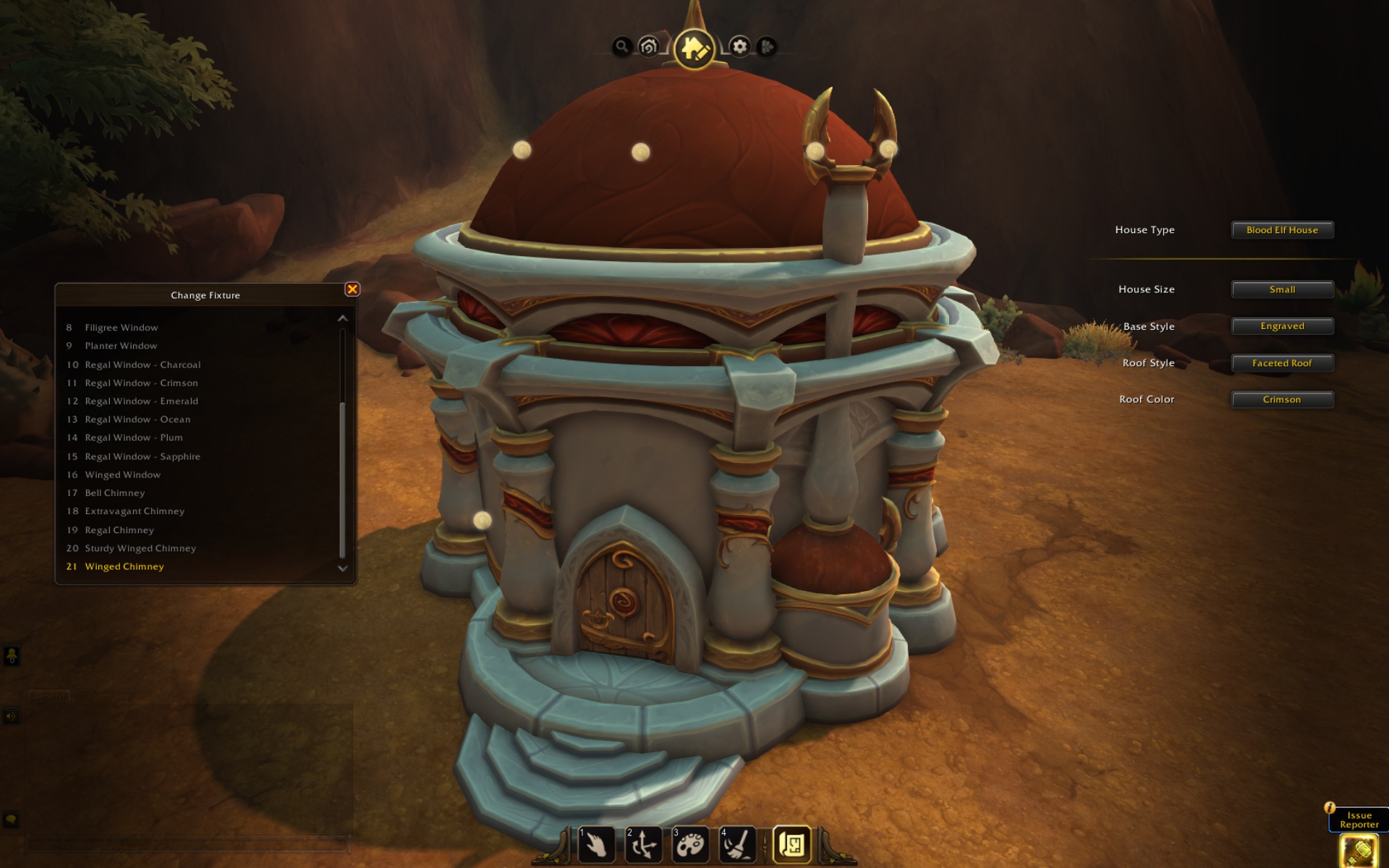Toggle the blueprint layout mode button
The image size is (1389, 868).
pos(792,844)
